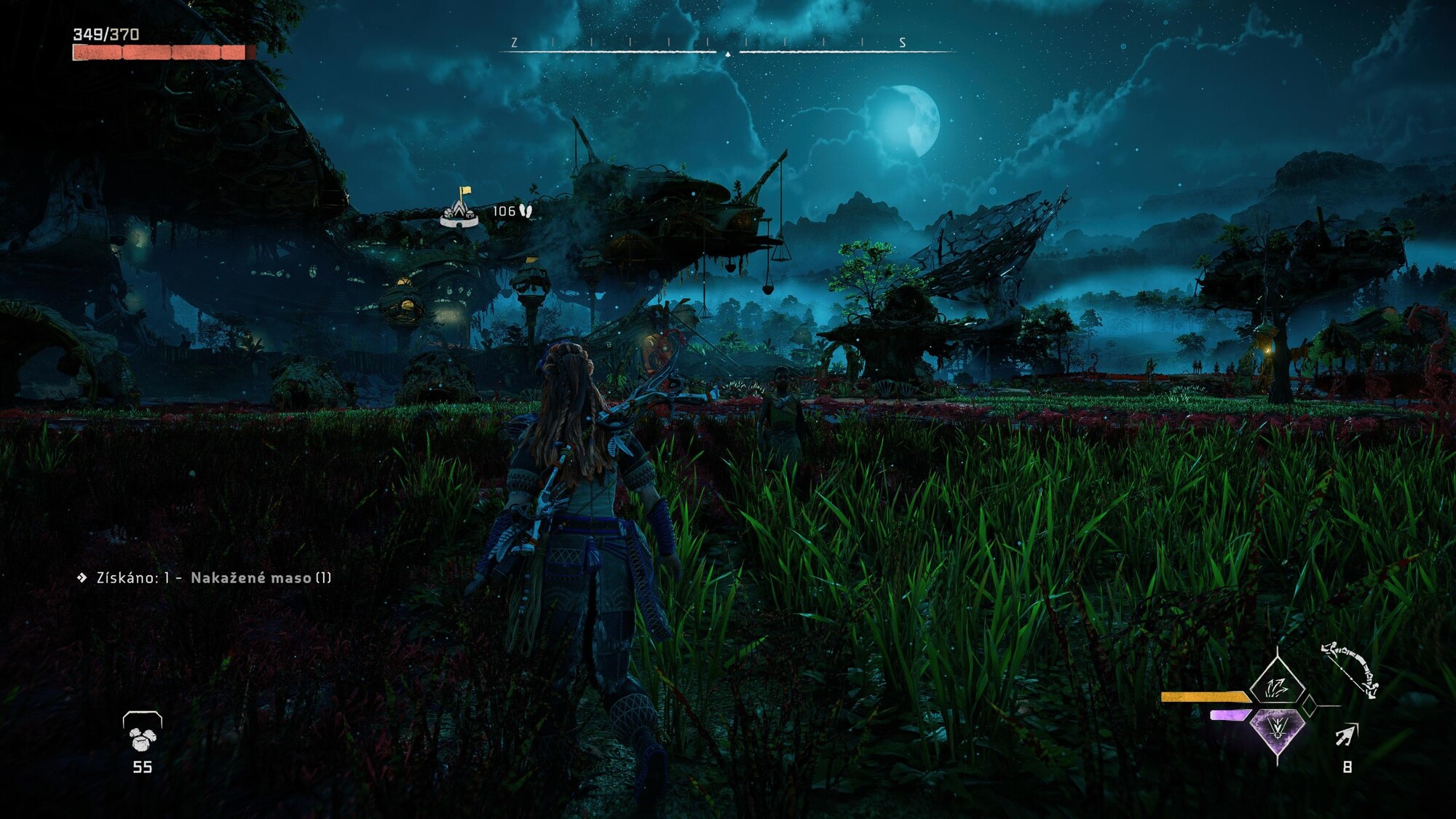1456x819 pixels.
Task: Trigger the weapon technique diamond icon
Action: 1276,686
